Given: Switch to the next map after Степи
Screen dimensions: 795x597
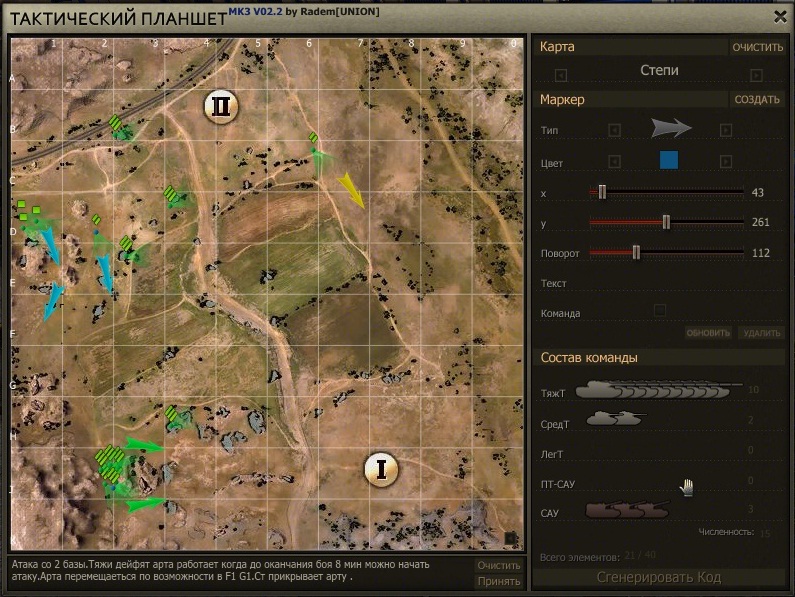Looking at the screenshot, I should (756, 74).
